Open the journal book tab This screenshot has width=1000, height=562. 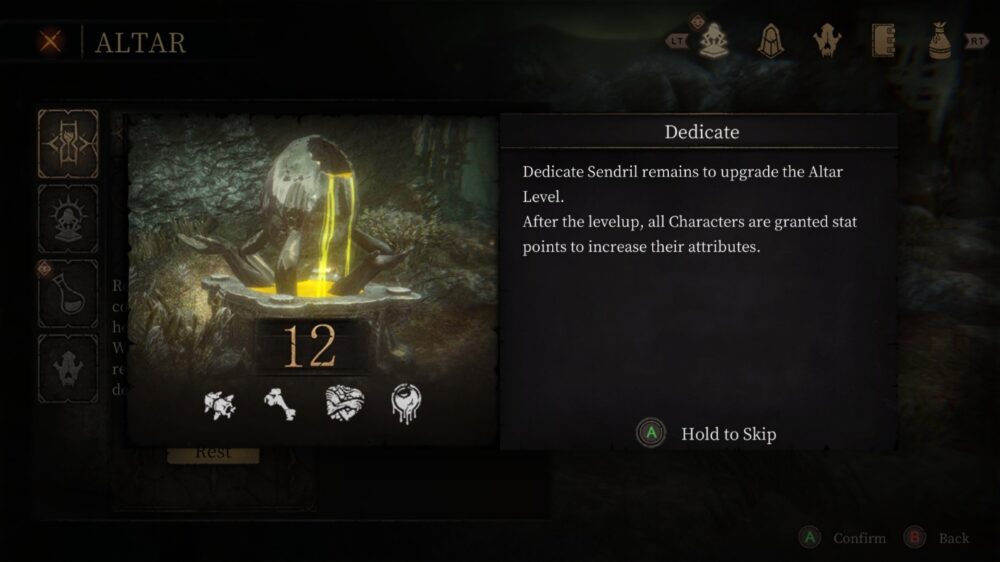883,41
